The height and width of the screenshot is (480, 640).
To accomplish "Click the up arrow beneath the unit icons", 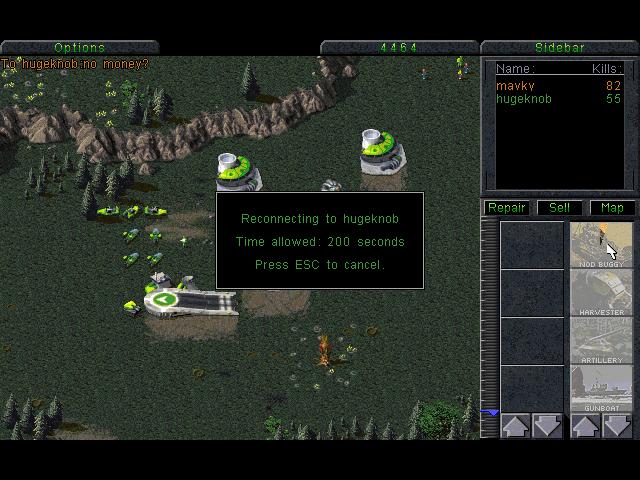I will tap(585, 426).
